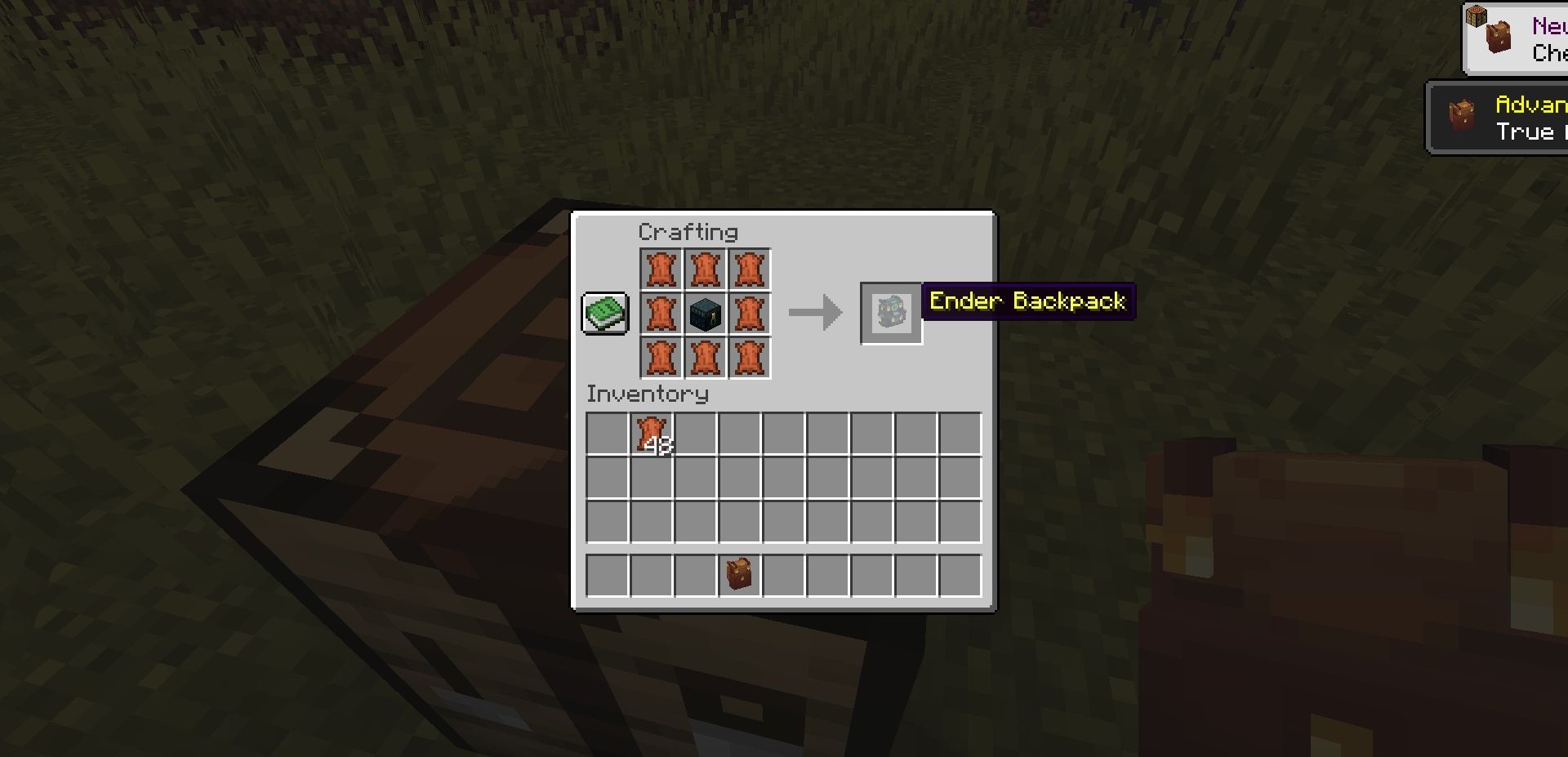This screenshot has height=757, width=1568.
Task: Take the Ender Backpack from the output slot
Action: click(891, 314)
